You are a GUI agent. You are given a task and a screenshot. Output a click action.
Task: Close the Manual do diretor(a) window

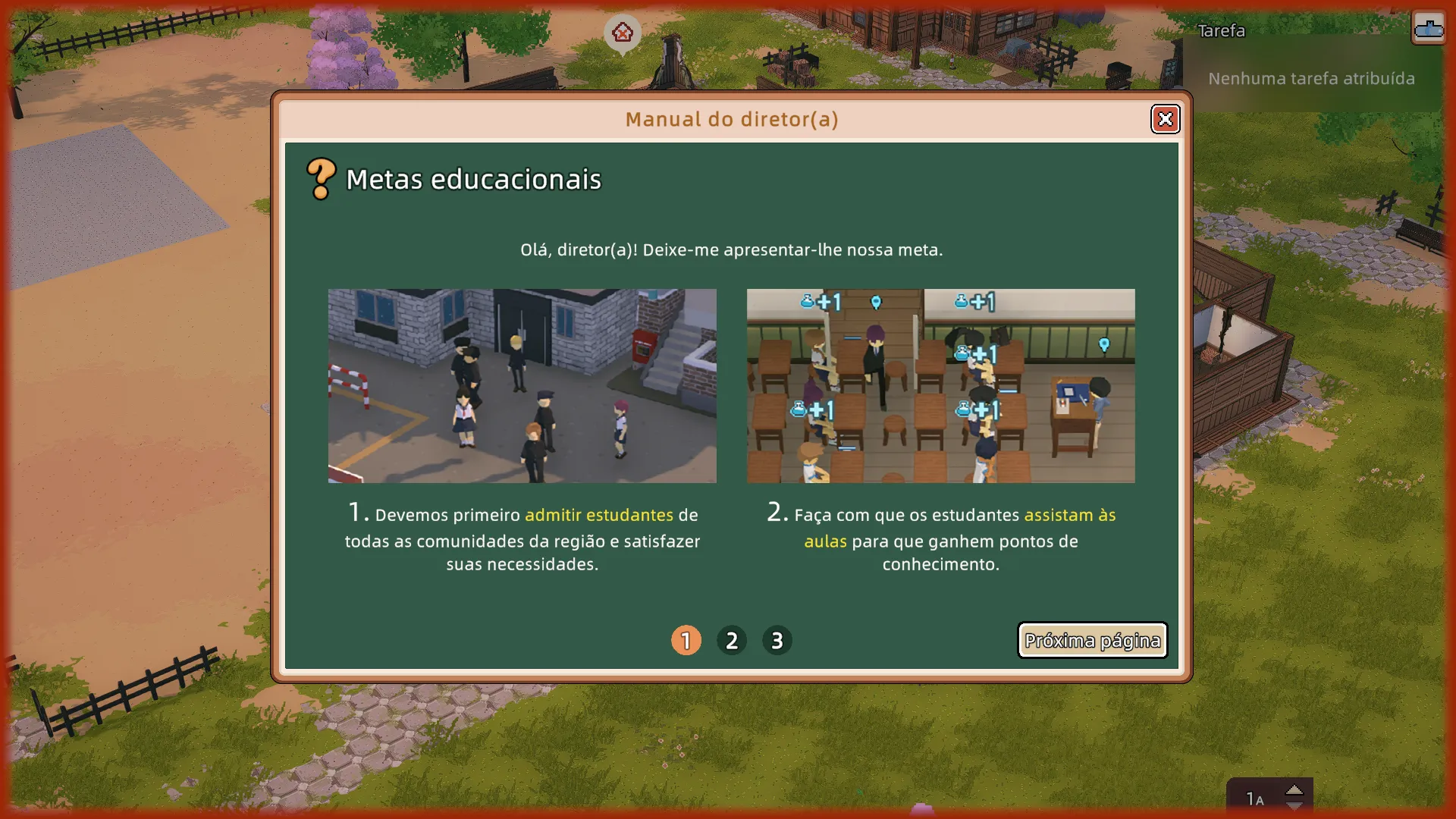(1165, 119)
